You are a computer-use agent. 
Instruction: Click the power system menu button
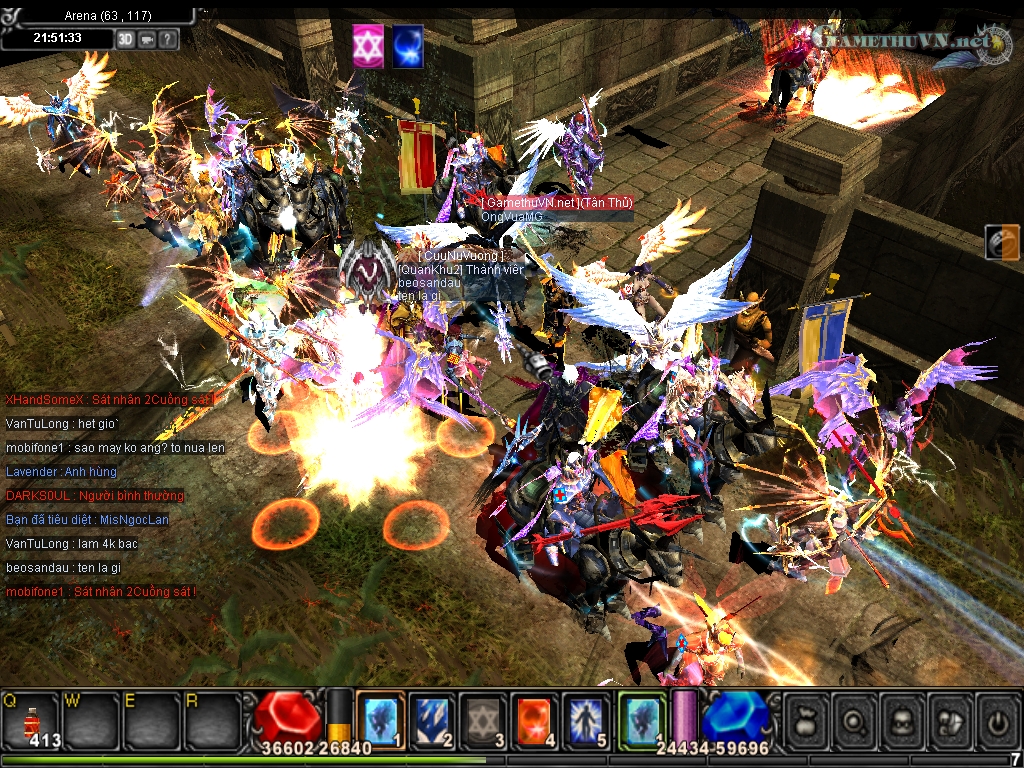[x=997, y=718]
